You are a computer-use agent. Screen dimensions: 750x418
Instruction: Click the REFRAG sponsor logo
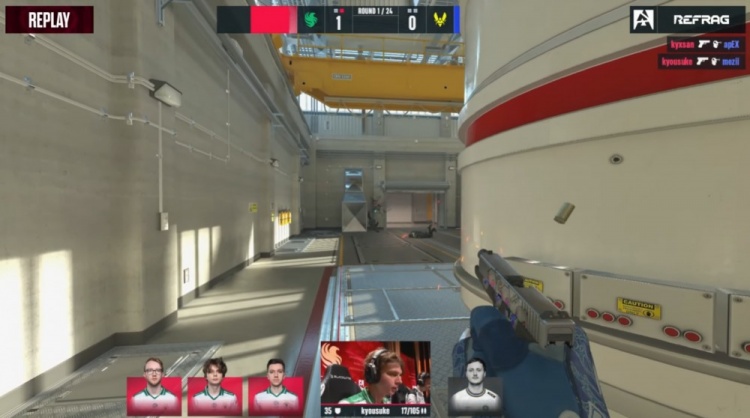[688, 19]
